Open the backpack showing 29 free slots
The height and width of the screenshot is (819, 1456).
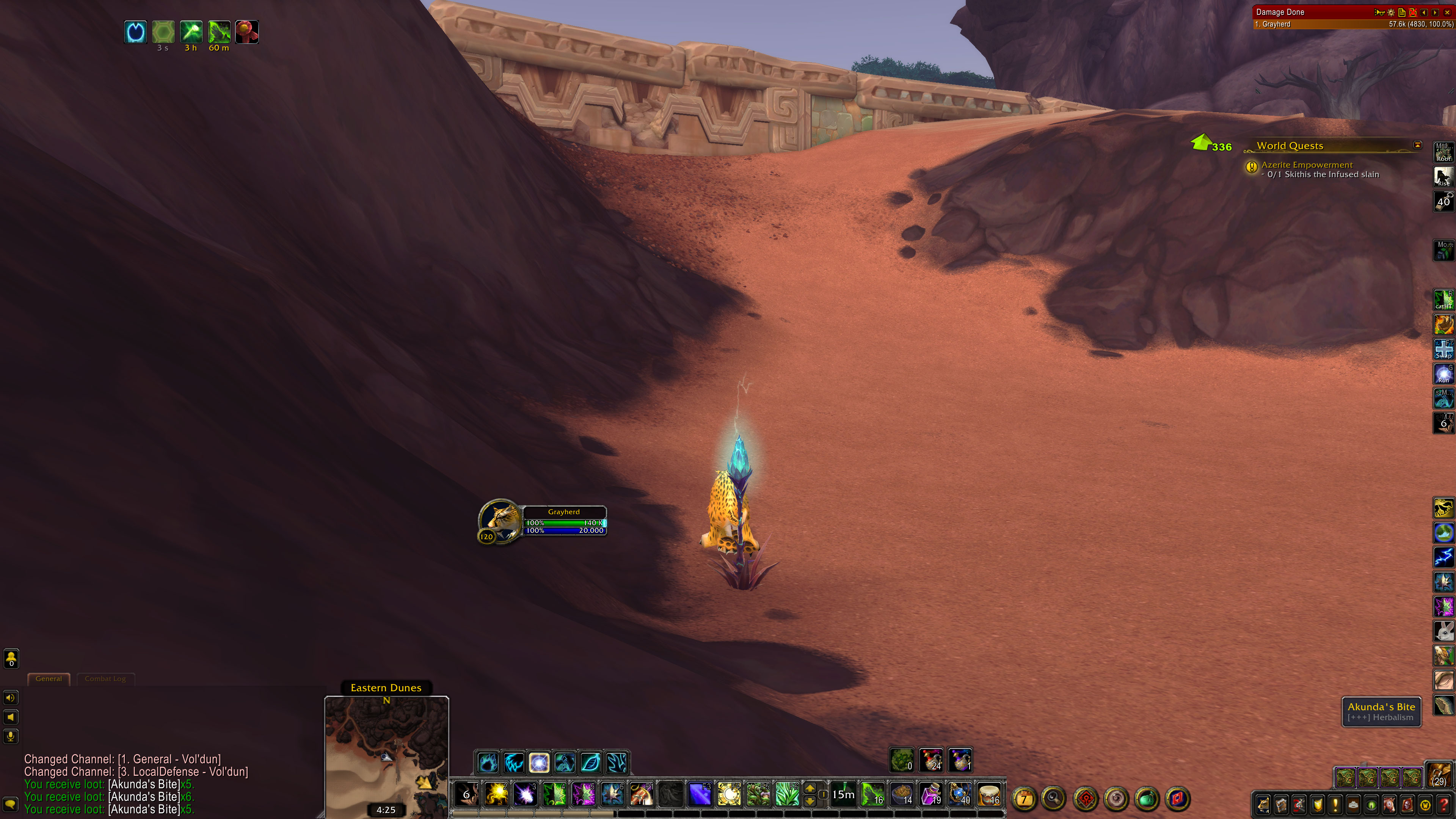coord(1439,774)
